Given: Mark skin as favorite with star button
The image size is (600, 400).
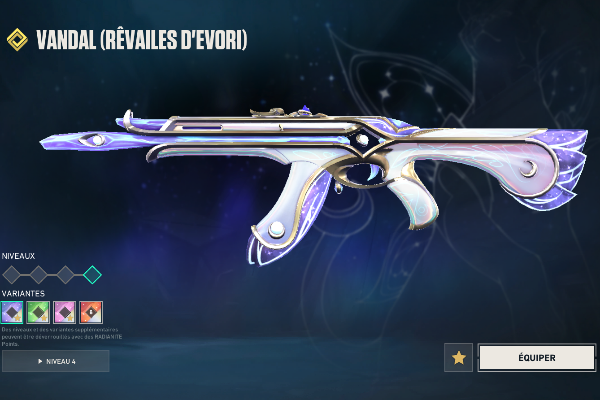Looking at the screenshot, I should pos(458,357).
